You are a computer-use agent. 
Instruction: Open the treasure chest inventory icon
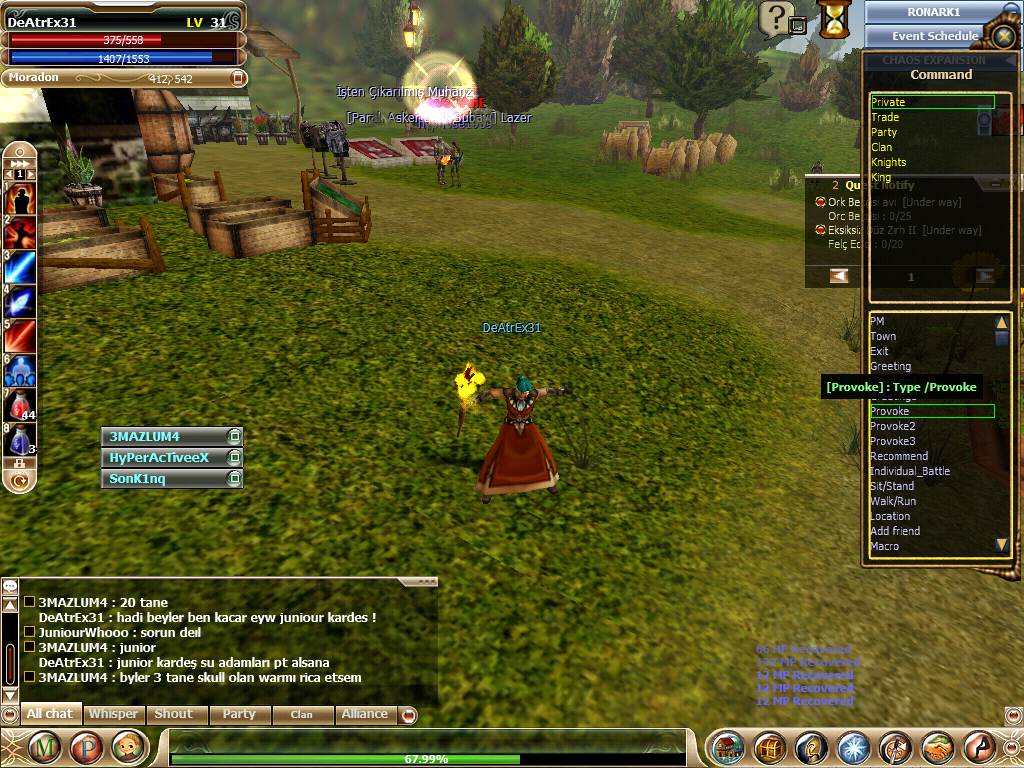coord(770,747)
